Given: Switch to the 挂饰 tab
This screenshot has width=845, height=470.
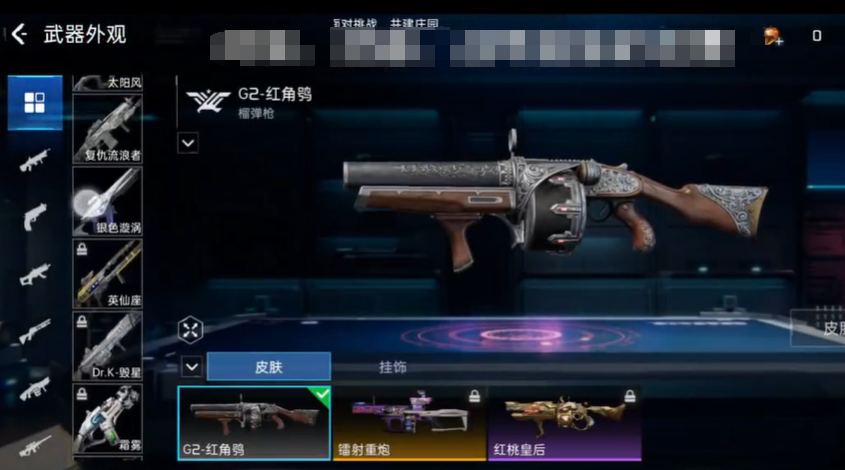Looking at the screenshot, I should pos(393,367).
